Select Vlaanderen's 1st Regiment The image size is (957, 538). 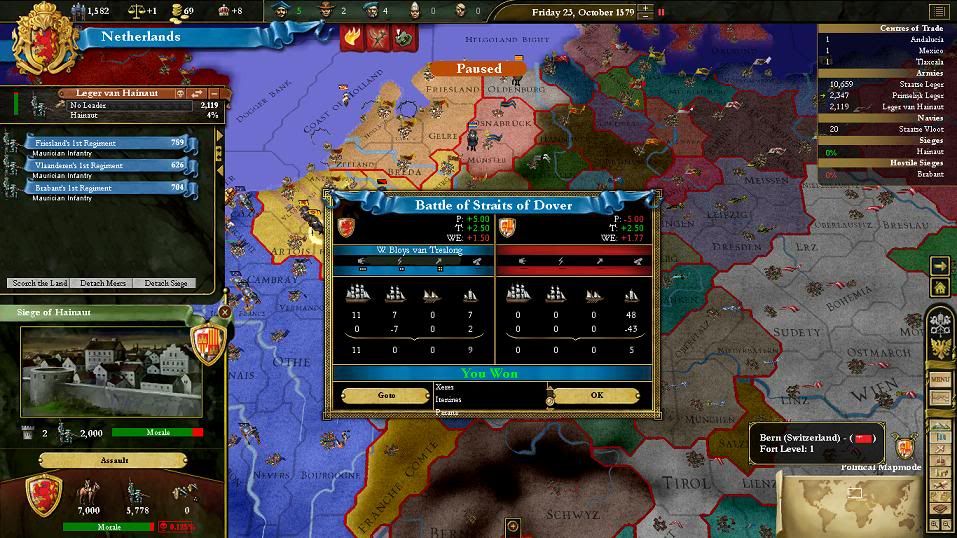(110, 165)
